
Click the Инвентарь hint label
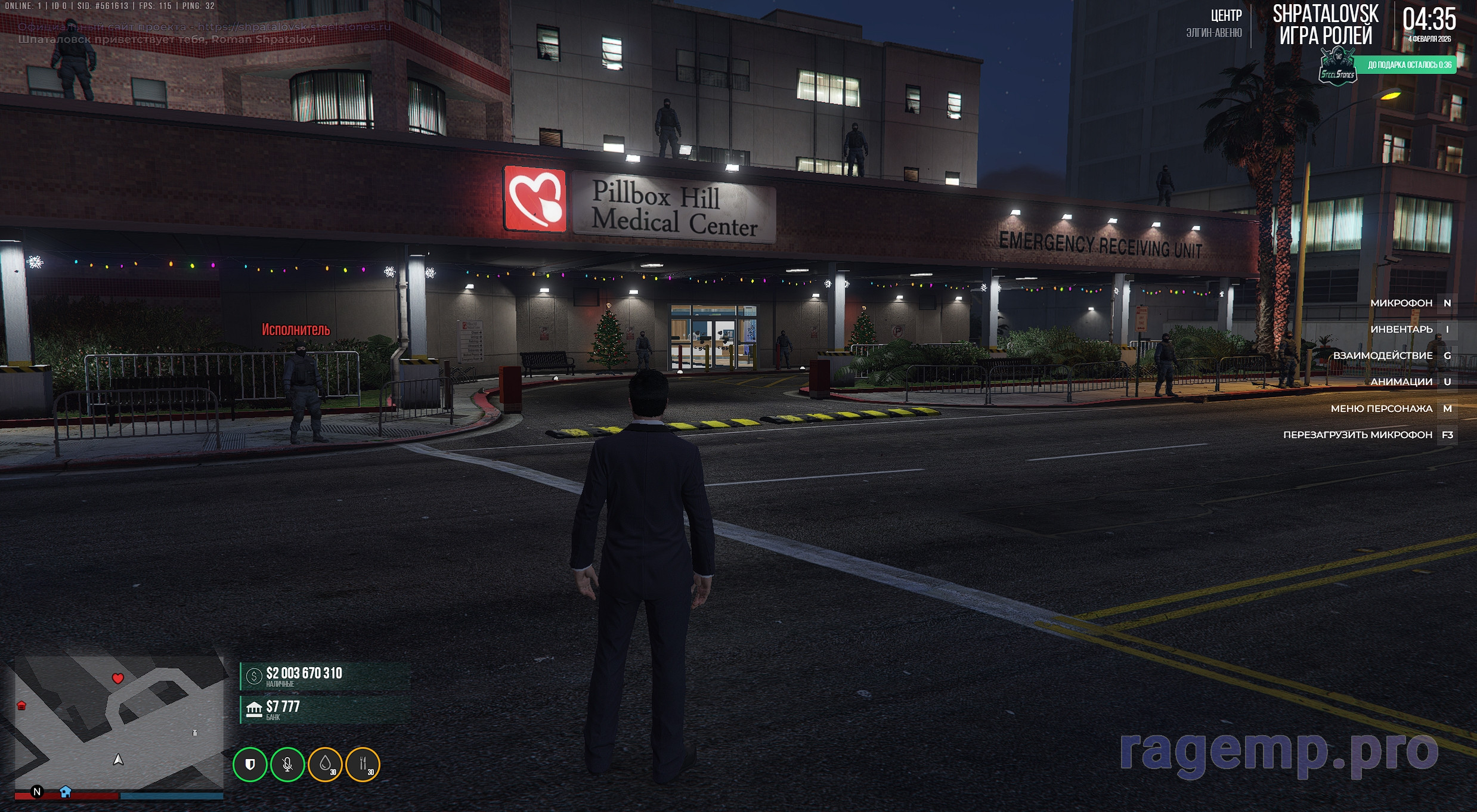[x=1401, y=329]
